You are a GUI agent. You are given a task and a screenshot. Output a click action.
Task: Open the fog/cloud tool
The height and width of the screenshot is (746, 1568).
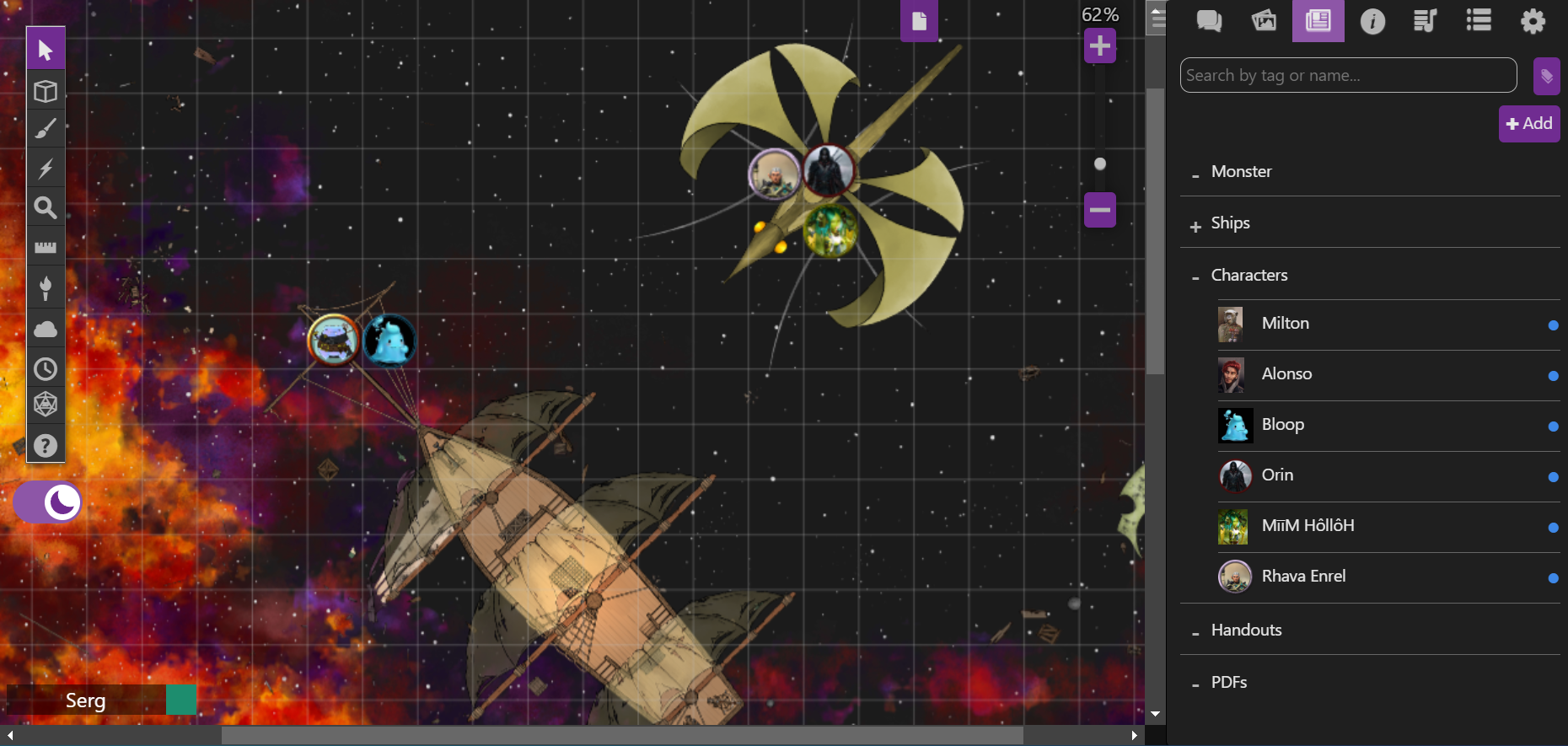pos(46,328)
